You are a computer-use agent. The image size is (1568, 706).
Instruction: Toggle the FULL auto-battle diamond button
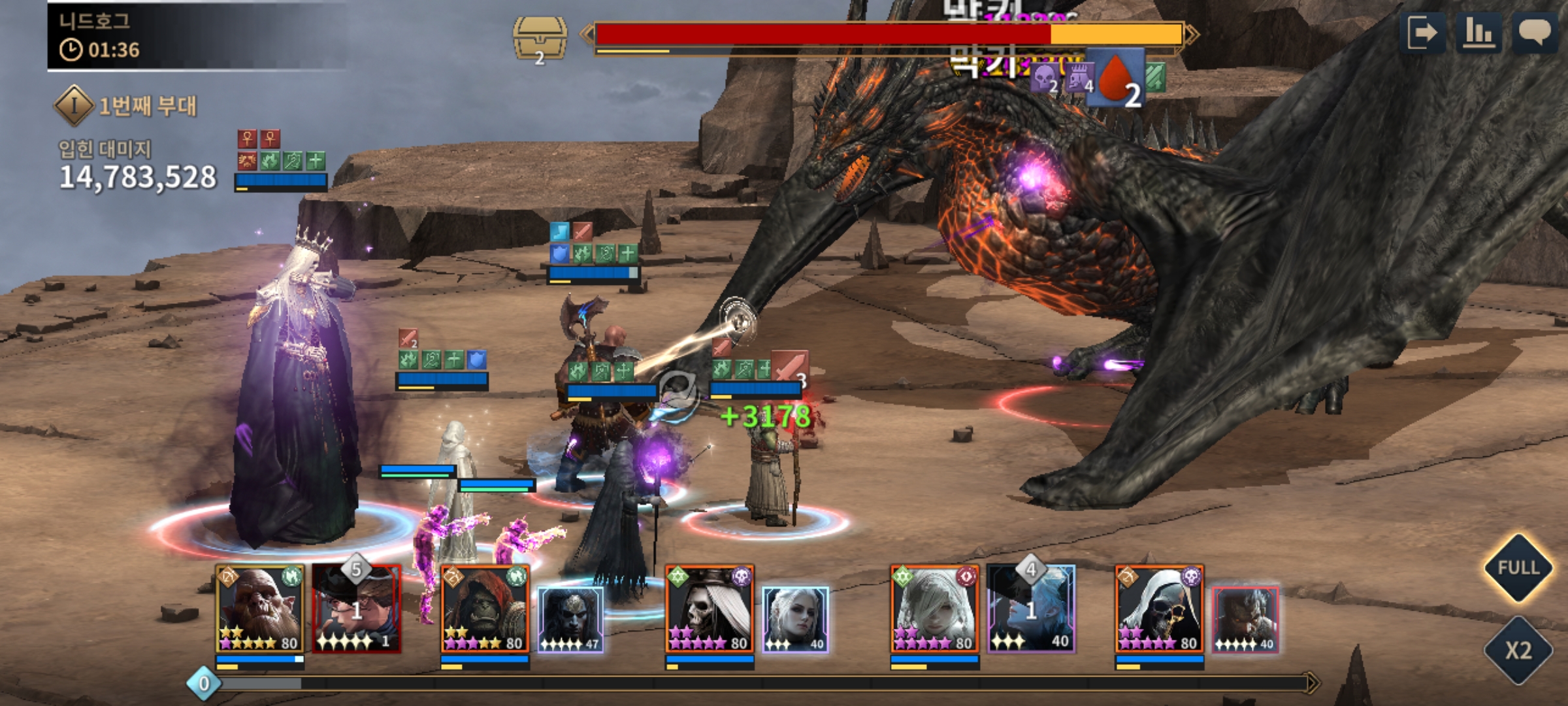pyautogui.click(x=1518, y=567)
